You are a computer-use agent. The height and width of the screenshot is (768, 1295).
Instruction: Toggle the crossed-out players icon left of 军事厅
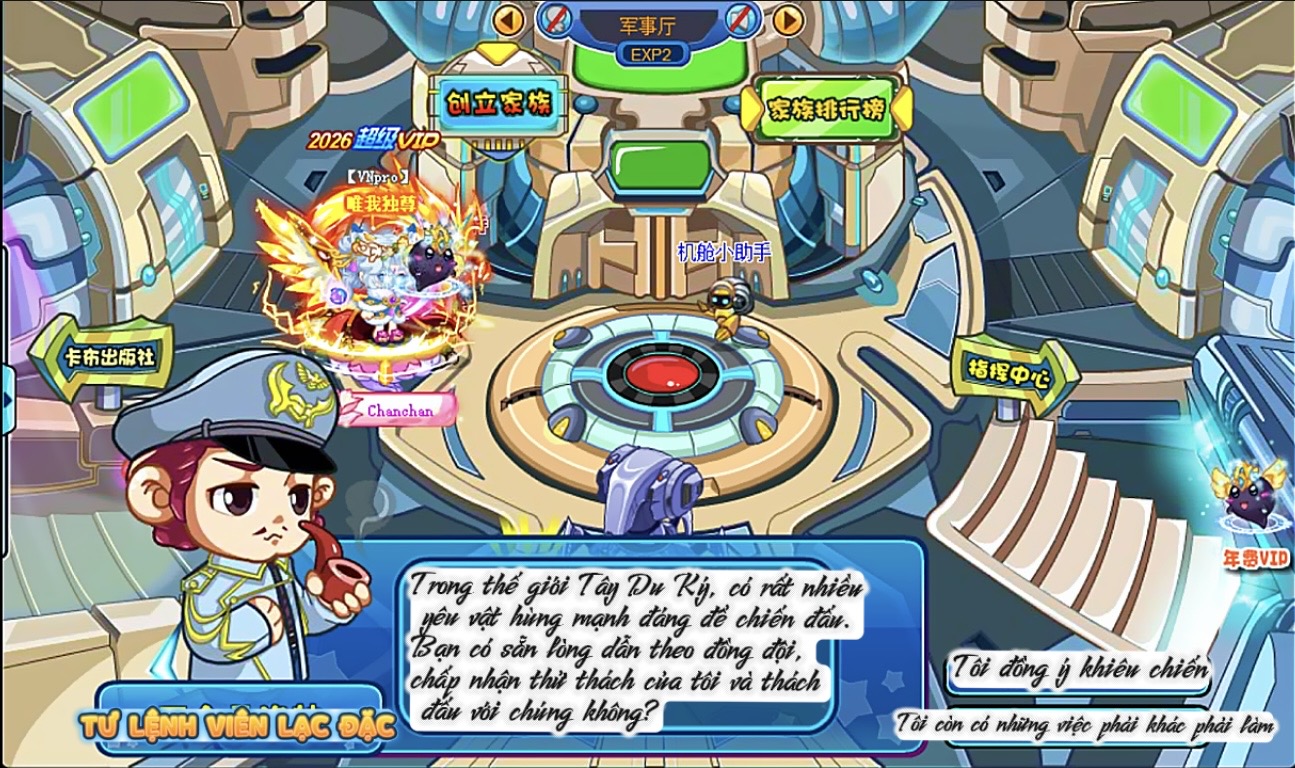click(556, 19)
